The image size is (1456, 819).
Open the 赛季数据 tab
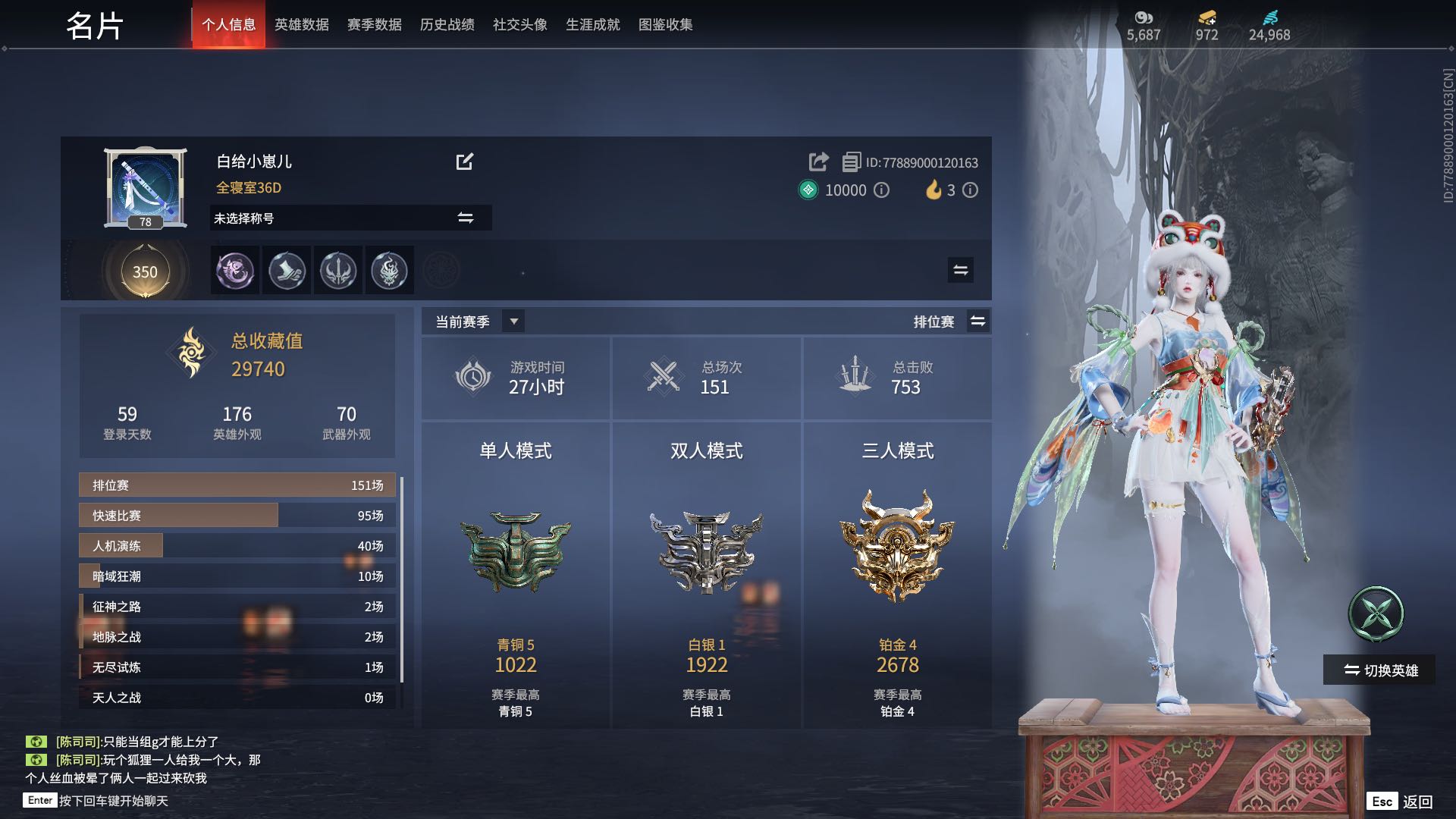click(374, 25)
